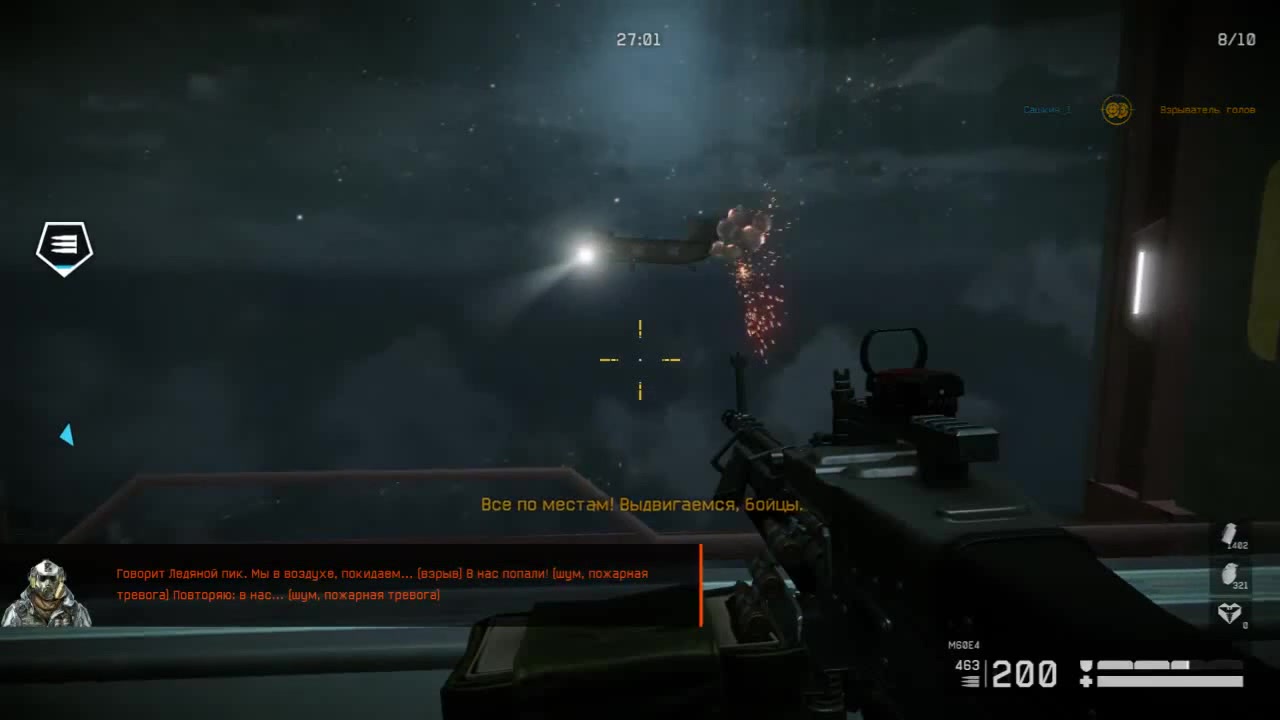This screenshot has width=1280, height=720.
Task: Click the 200 ammo counter display
Action: click(x=1022, y=674)
